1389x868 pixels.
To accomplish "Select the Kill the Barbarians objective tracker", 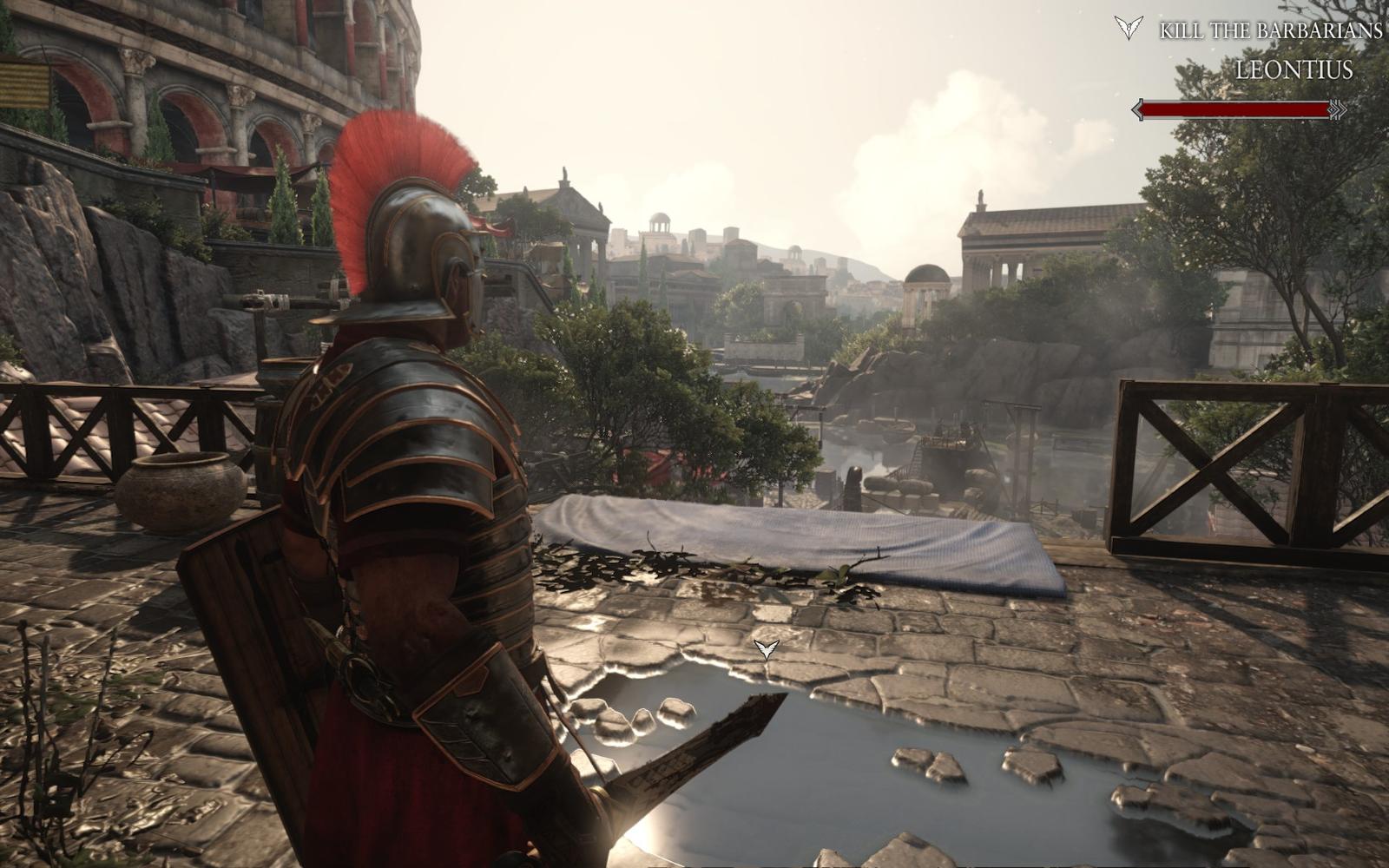I will (x=1270, y=31).
